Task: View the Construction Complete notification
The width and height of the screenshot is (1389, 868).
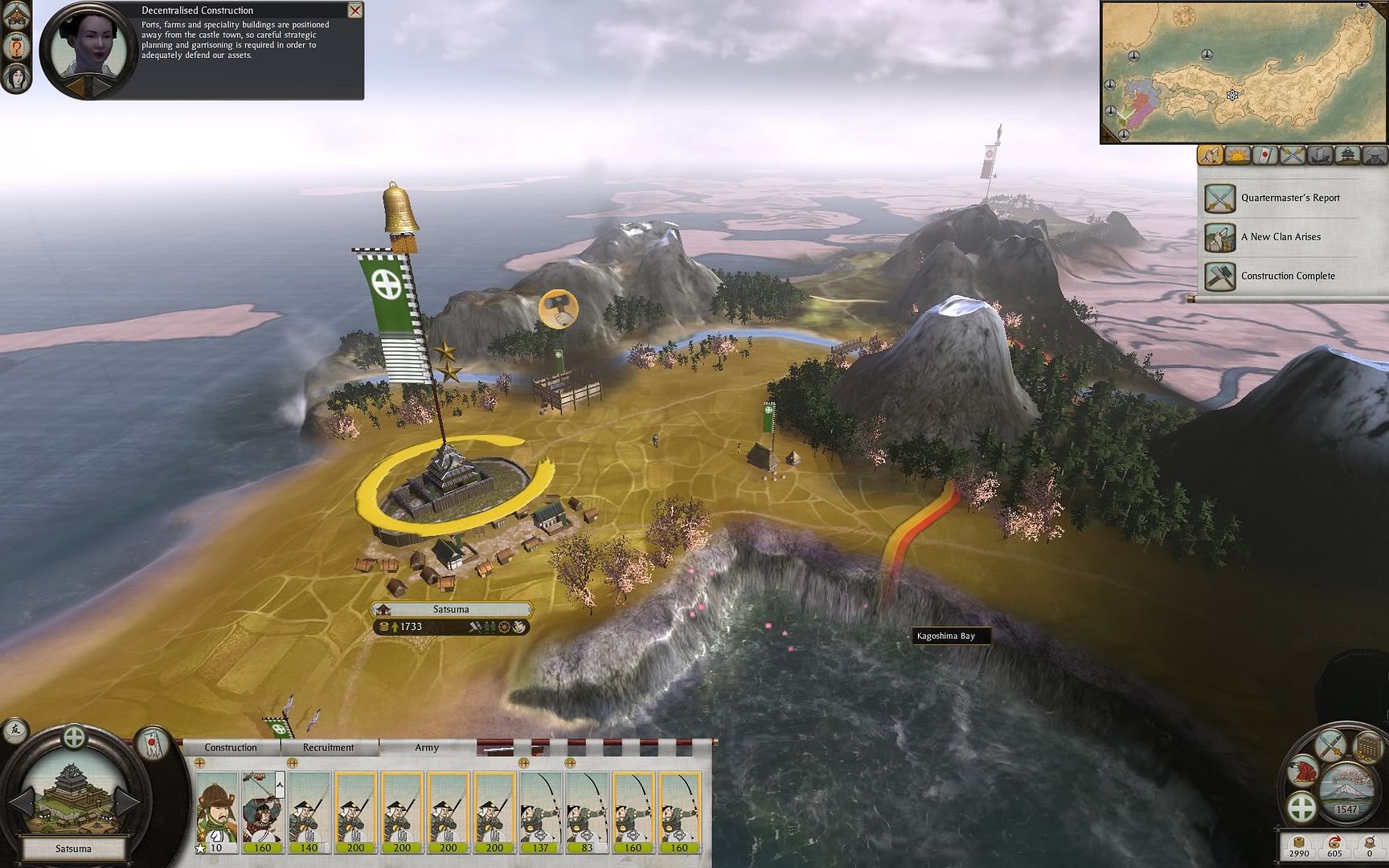Action: click(1287, 276)
